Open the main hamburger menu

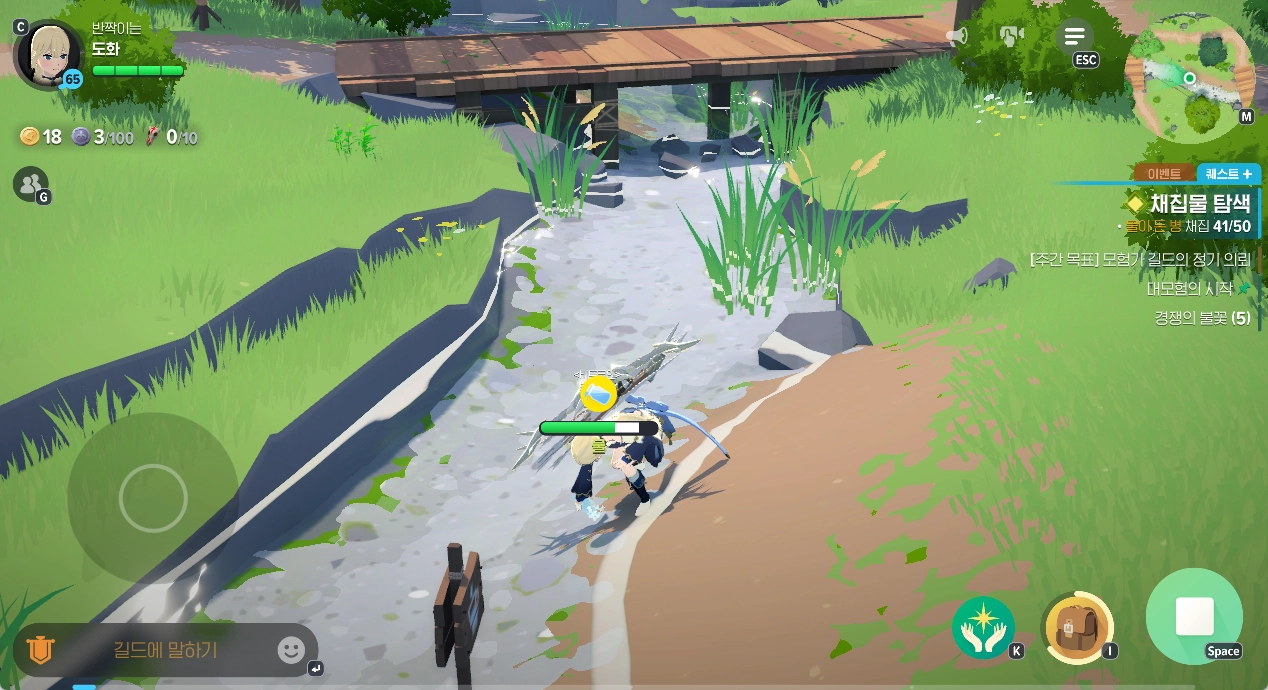1075,38
